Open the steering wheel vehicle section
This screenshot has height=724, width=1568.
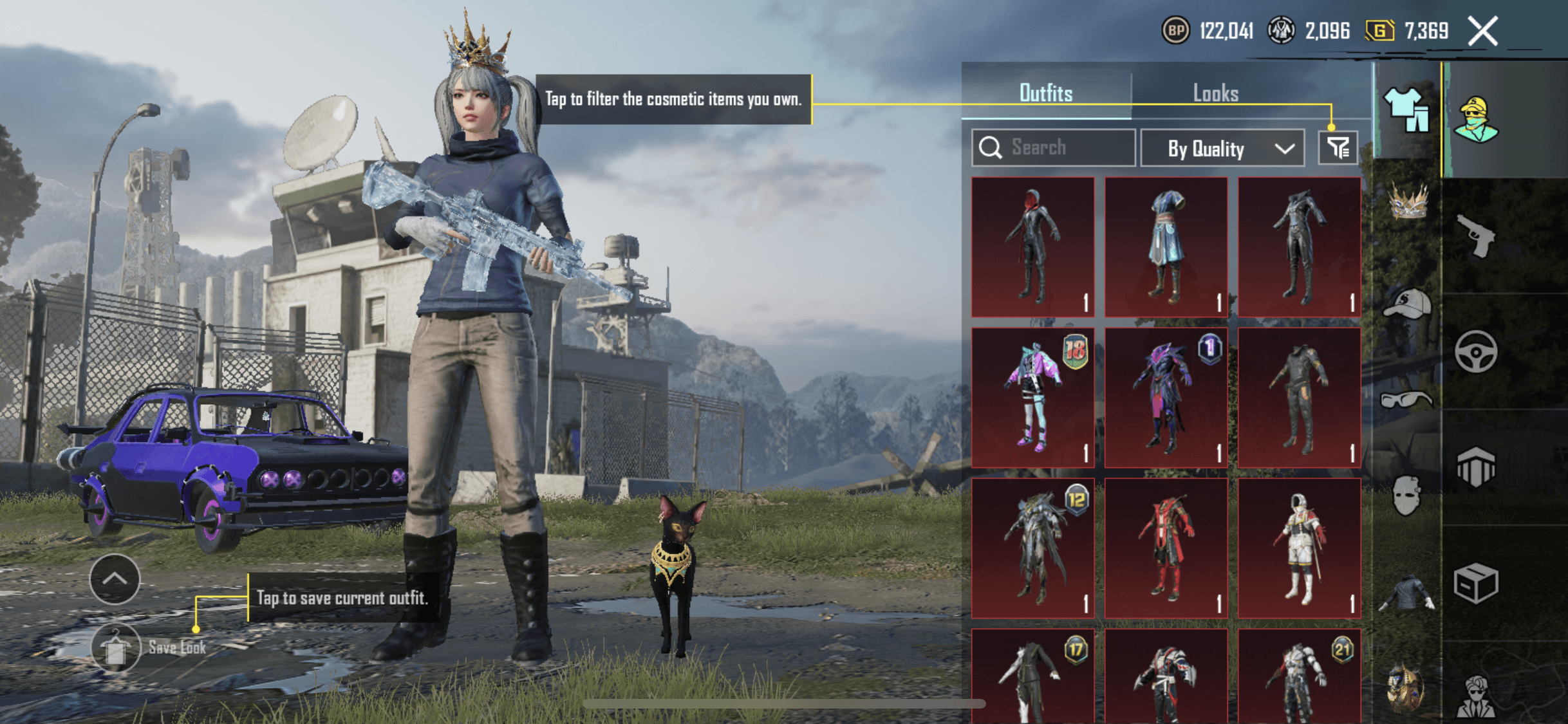click(1475, 351)
